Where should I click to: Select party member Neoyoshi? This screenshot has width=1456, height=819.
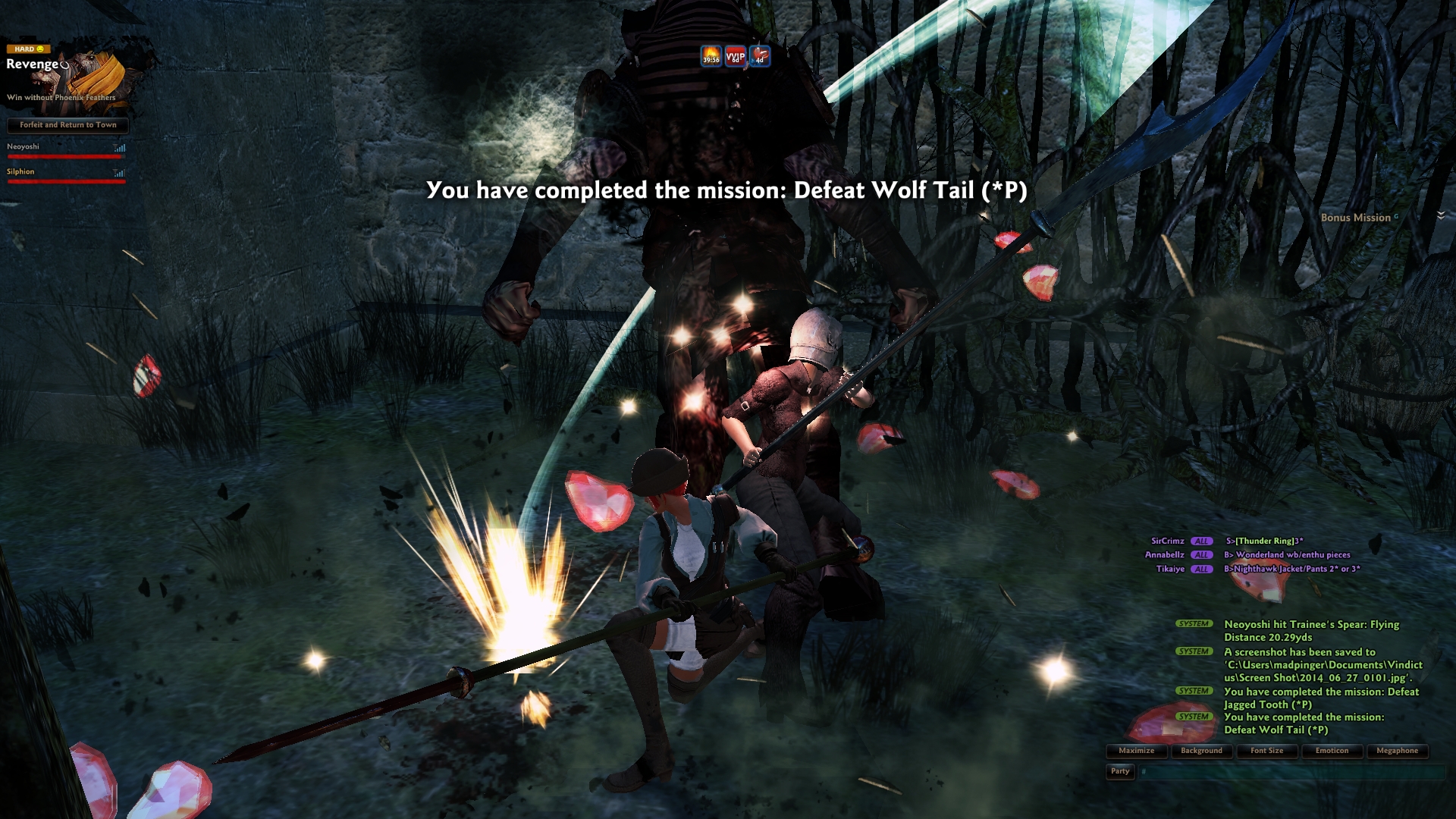pos(24,147)
